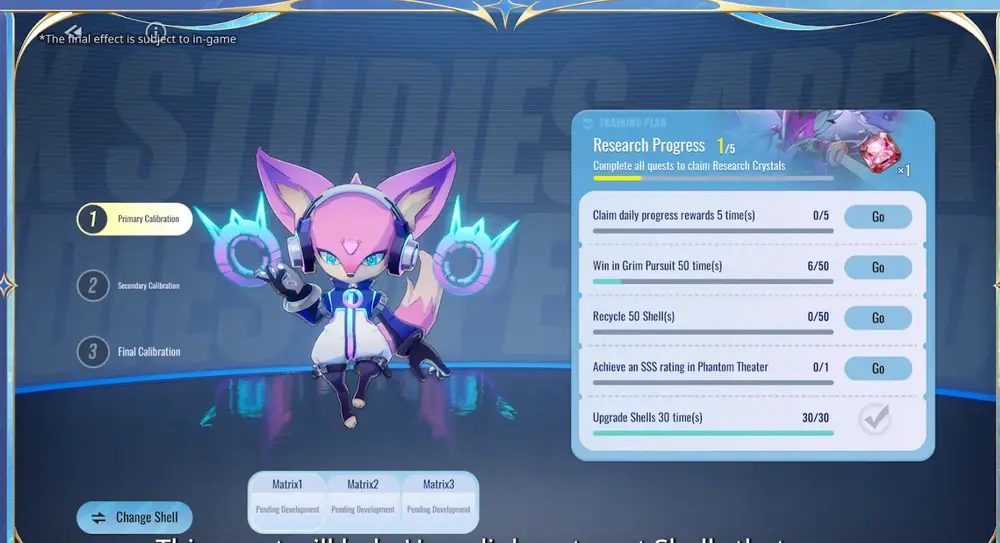The width and height of the screenshot is (1000, 543).
Task: Go to claim daily progress rewards quest
Action: click(877, 217)
